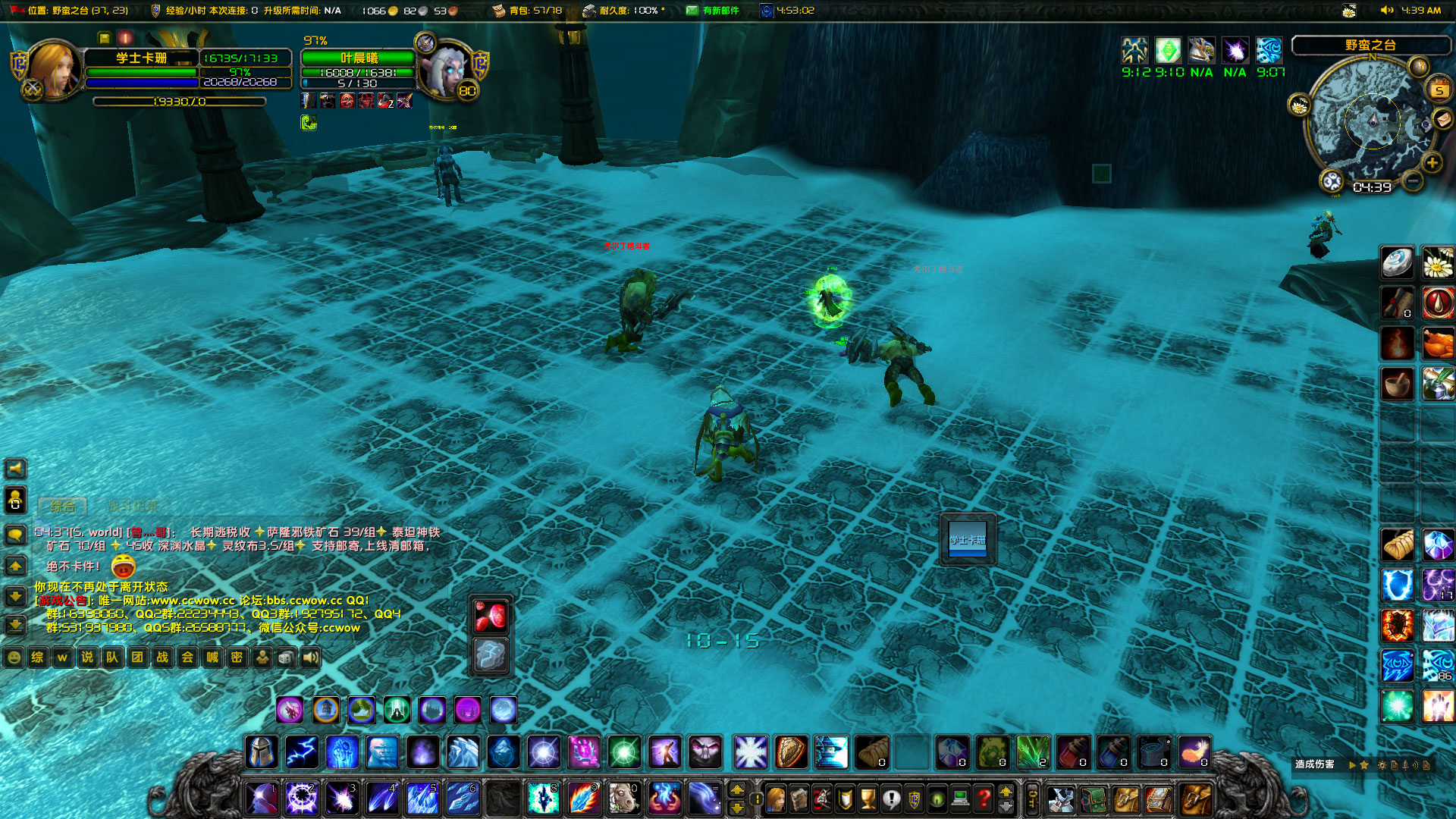Open the Alliance PvP shield icon
The image size is (1456, 819).
coord(914,798)
